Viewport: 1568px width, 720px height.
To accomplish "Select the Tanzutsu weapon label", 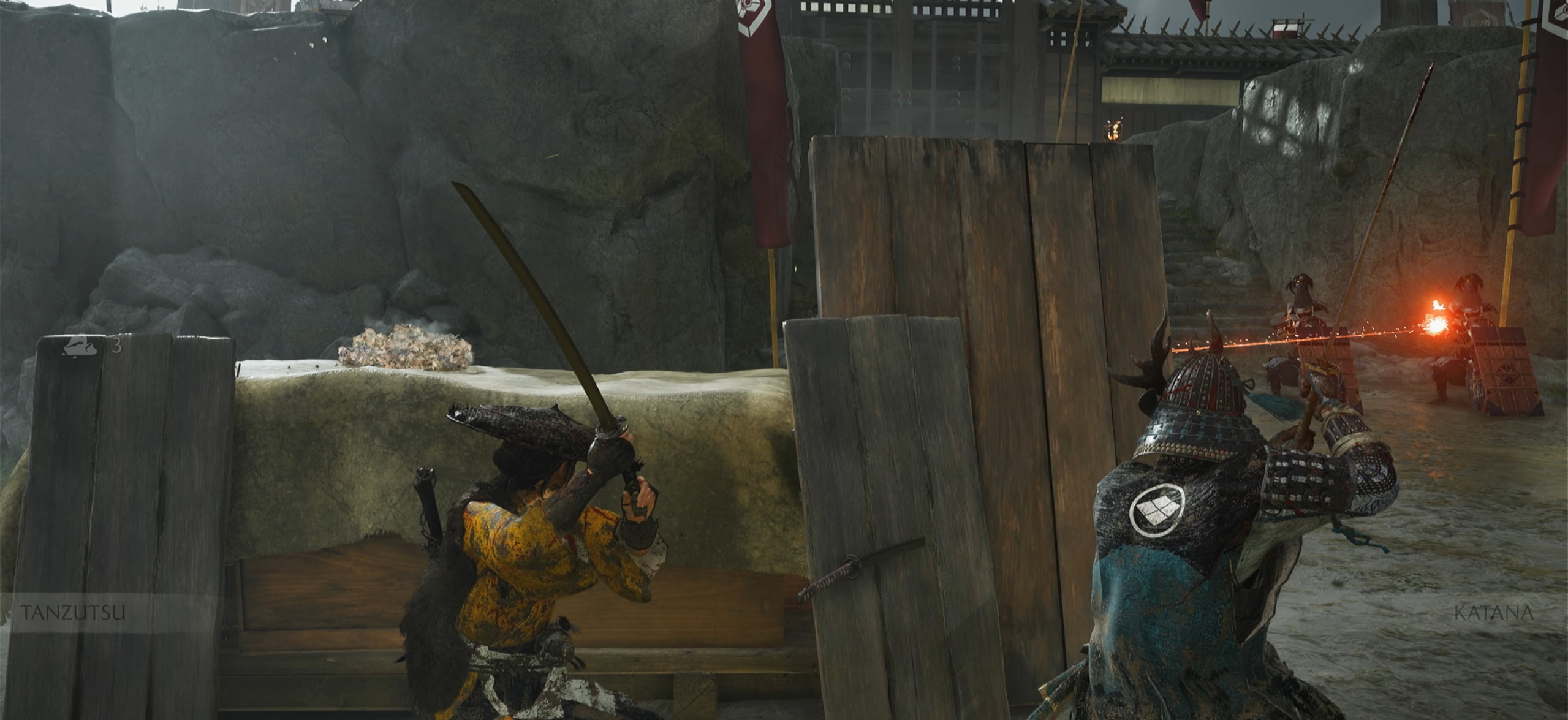I will point(74,612).
